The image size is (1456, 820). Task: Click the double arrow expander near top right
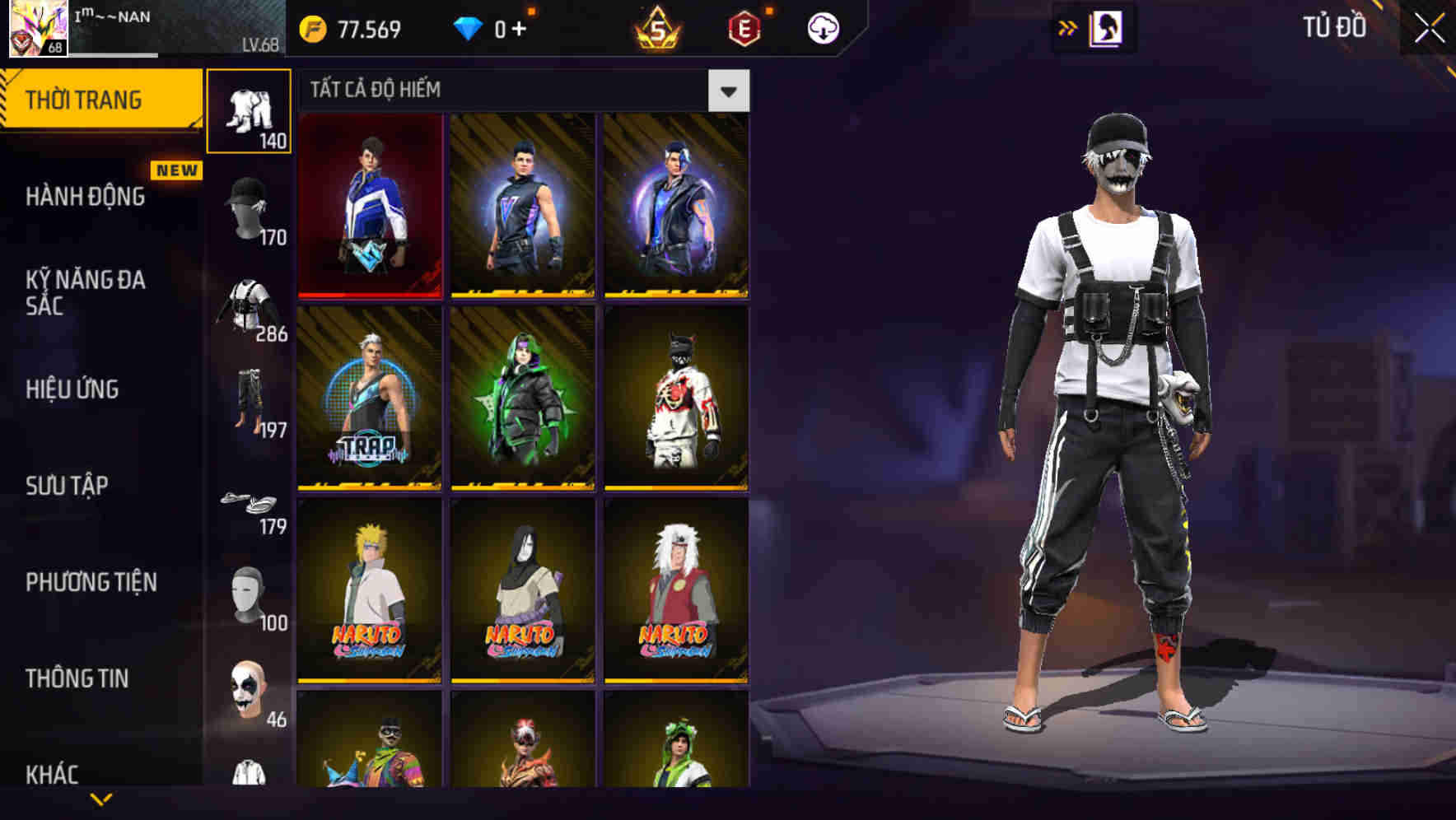[1066, 27]
